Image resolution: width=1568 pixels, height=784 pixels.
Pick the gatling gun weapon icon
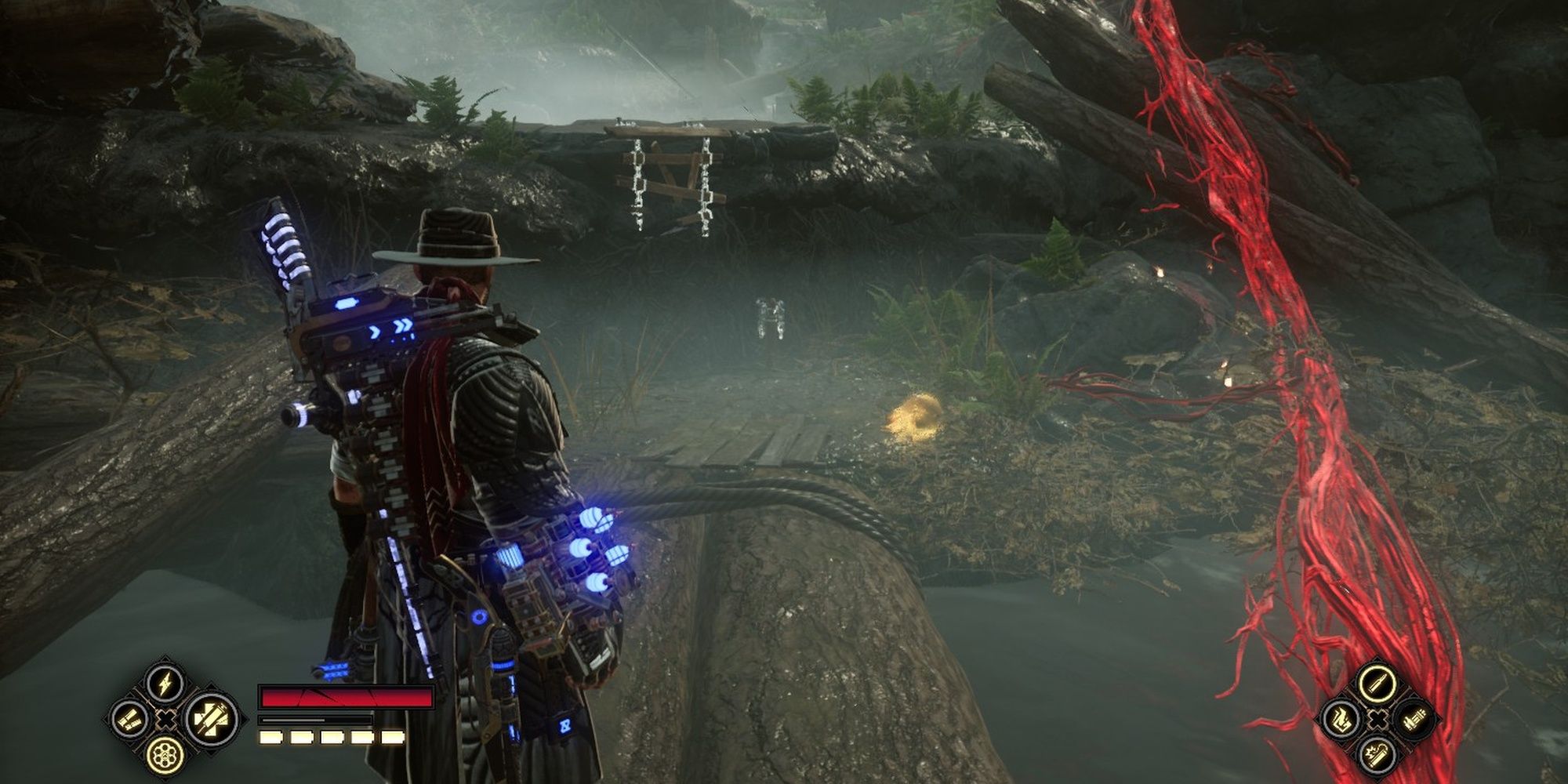pyautogui.click(x=1414, y=719)
